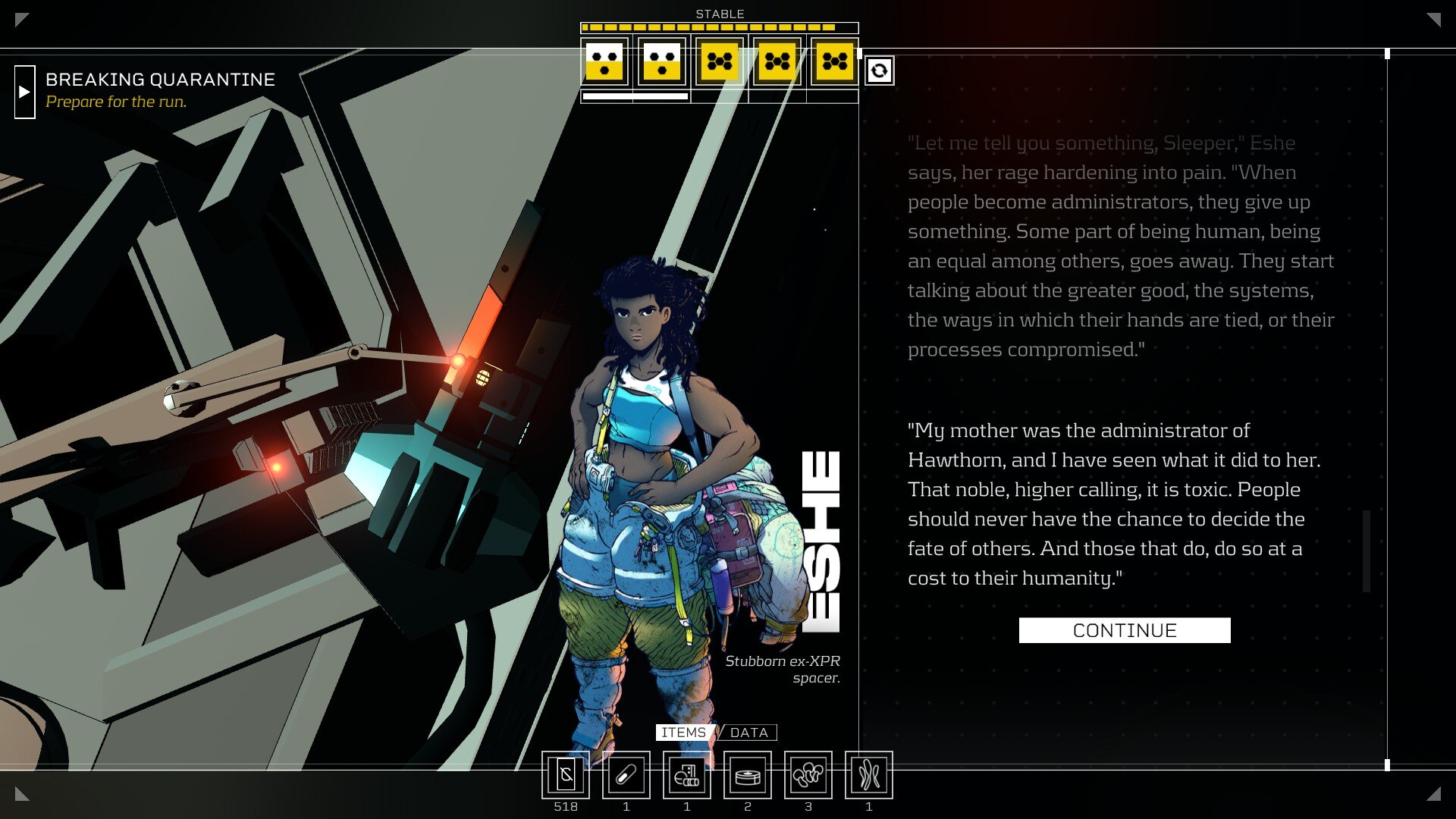
Task: Click the dice refresh cycle button
Action: click(x=879, y=71)
